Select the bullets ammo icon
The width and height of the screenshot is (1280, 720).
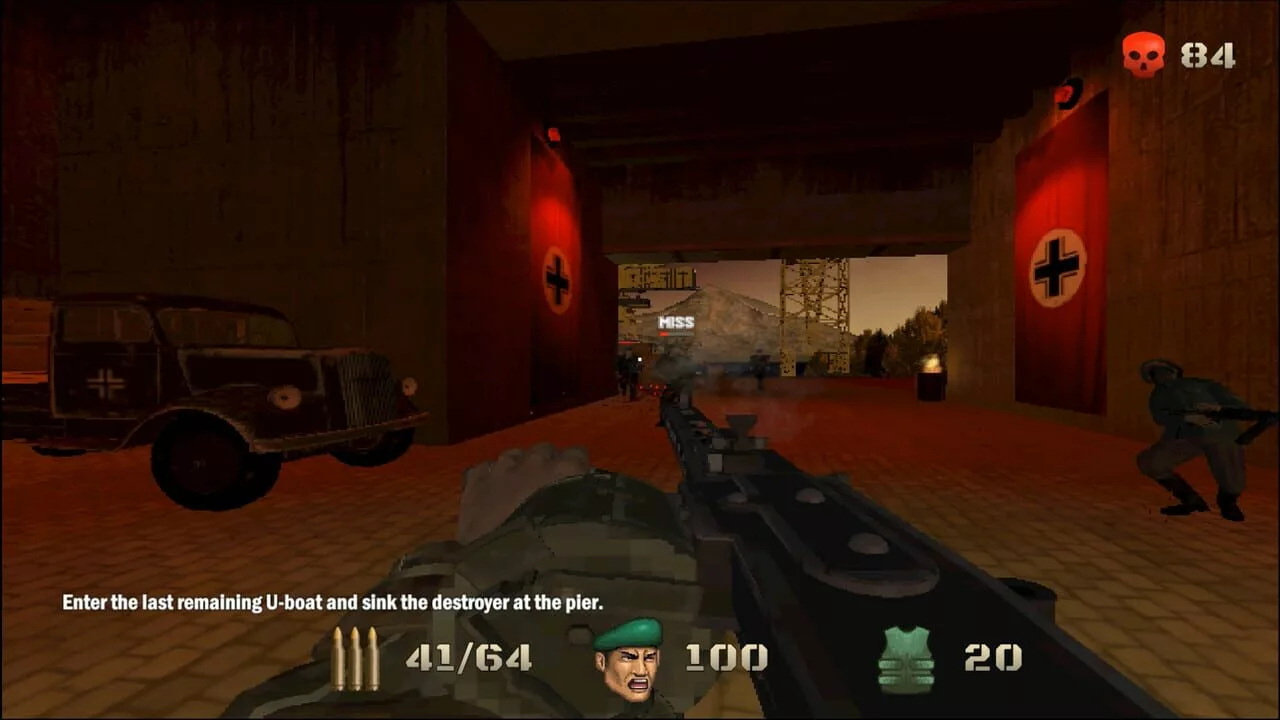pyautogui.click(x=356, y=659)
